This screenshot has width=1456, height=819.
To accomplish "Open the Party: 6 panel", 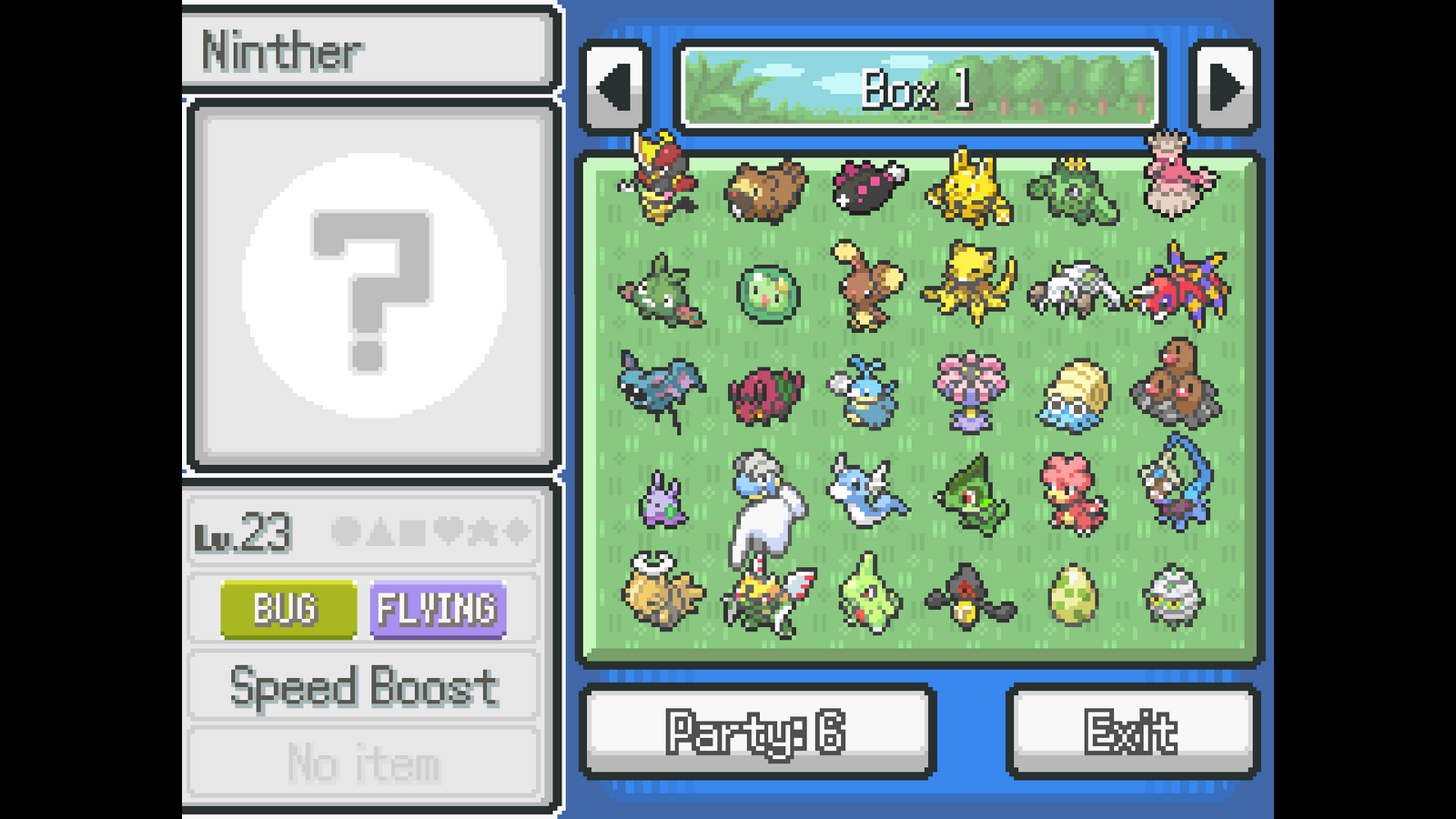I will (757, 732).
